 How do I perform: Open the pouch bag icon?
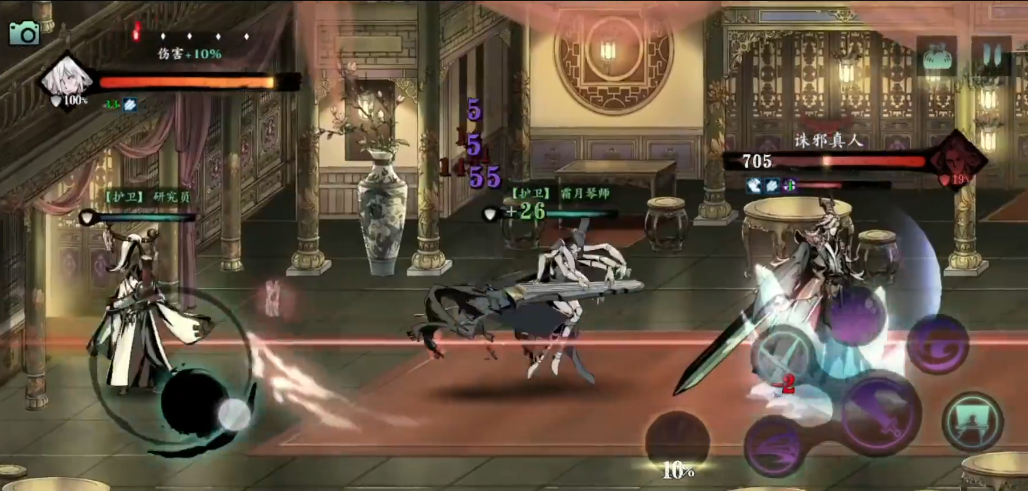[x=936, y=57]
